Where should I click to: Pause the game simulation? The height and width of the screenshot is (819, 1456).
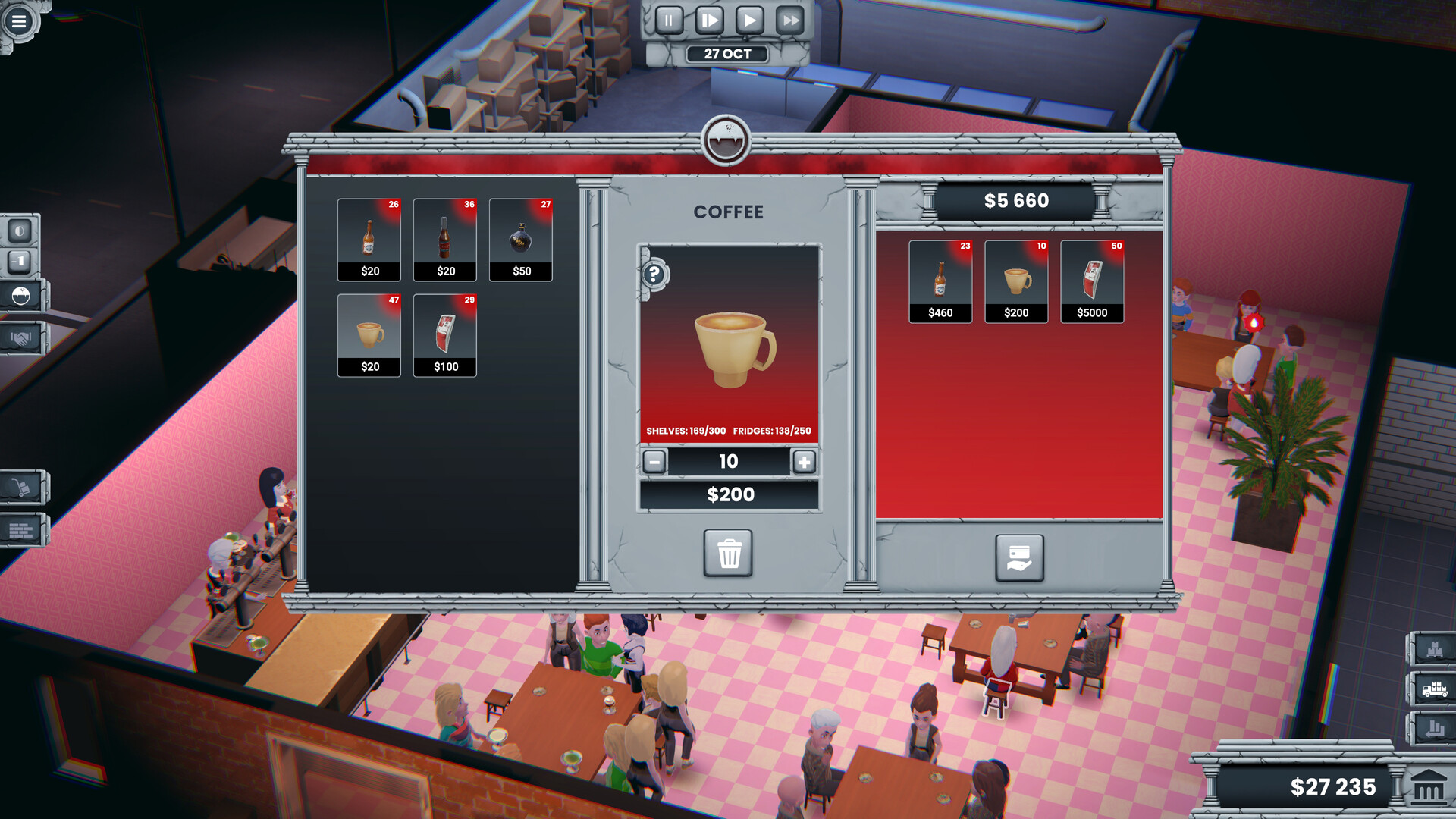(668, 20)
